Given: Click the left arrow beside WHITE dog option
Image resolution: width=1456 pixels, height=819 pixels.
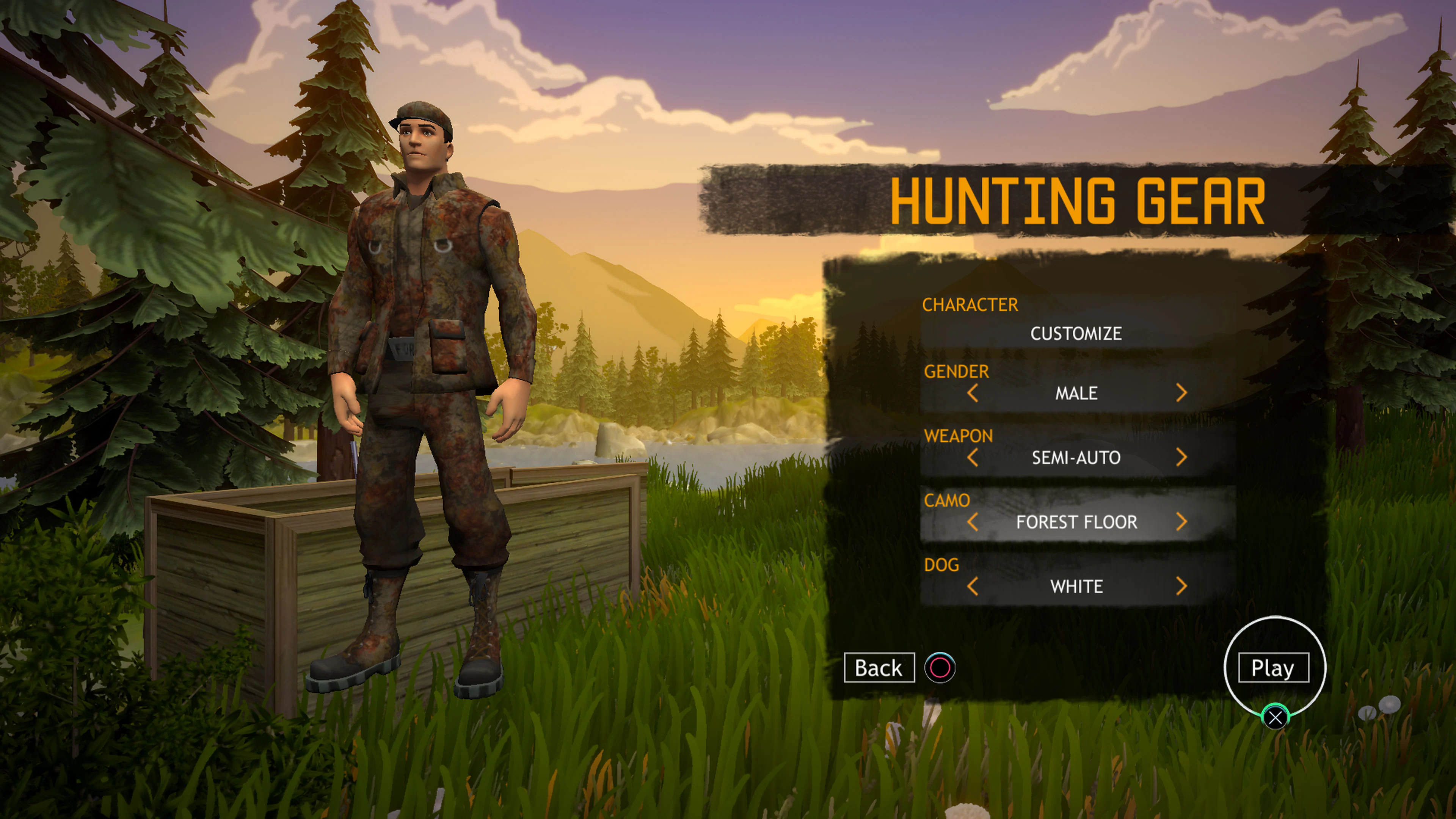Looking at the screenshot, I should [974, 587].
